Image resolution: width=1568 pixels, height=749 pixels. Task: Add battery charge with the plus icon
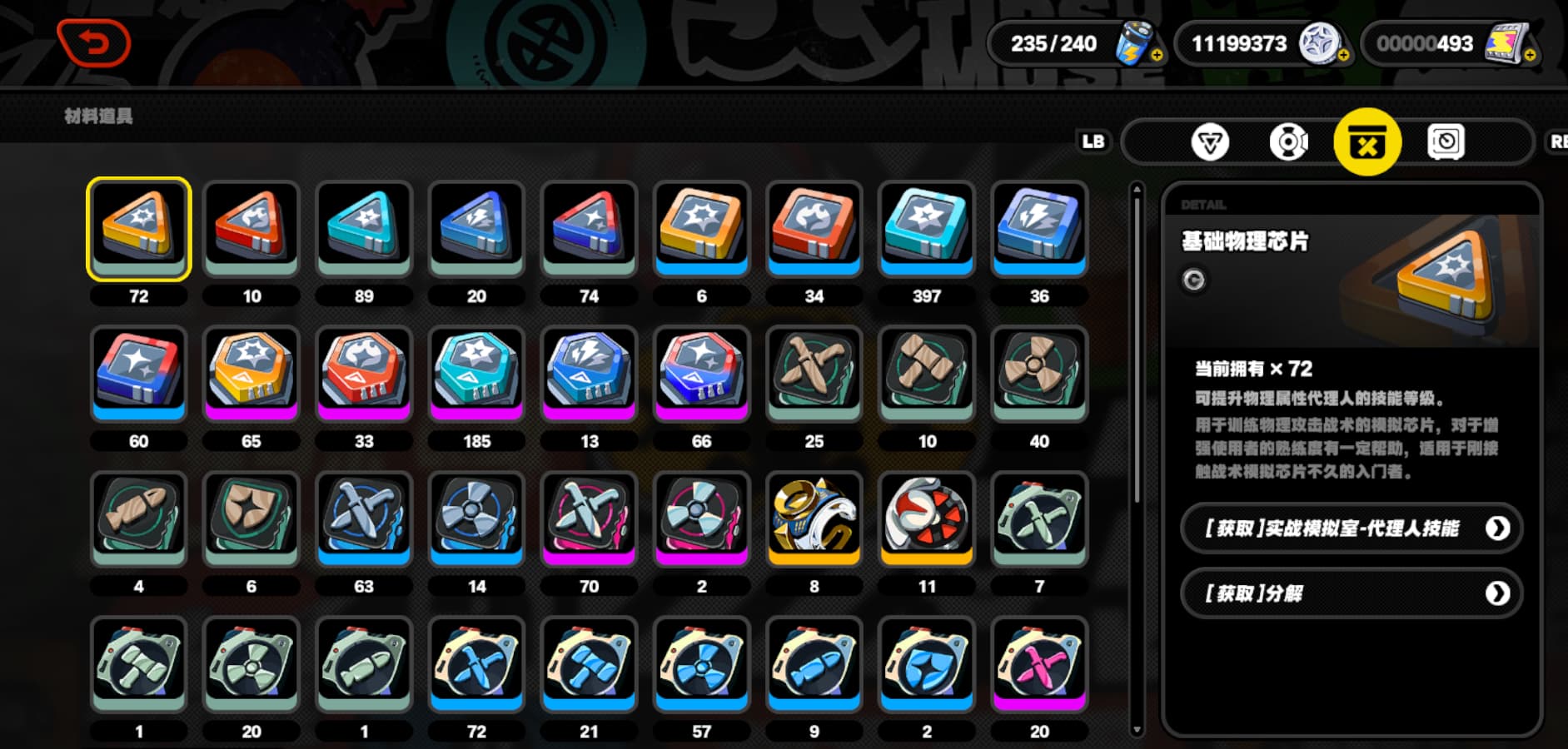[1157, 56]
